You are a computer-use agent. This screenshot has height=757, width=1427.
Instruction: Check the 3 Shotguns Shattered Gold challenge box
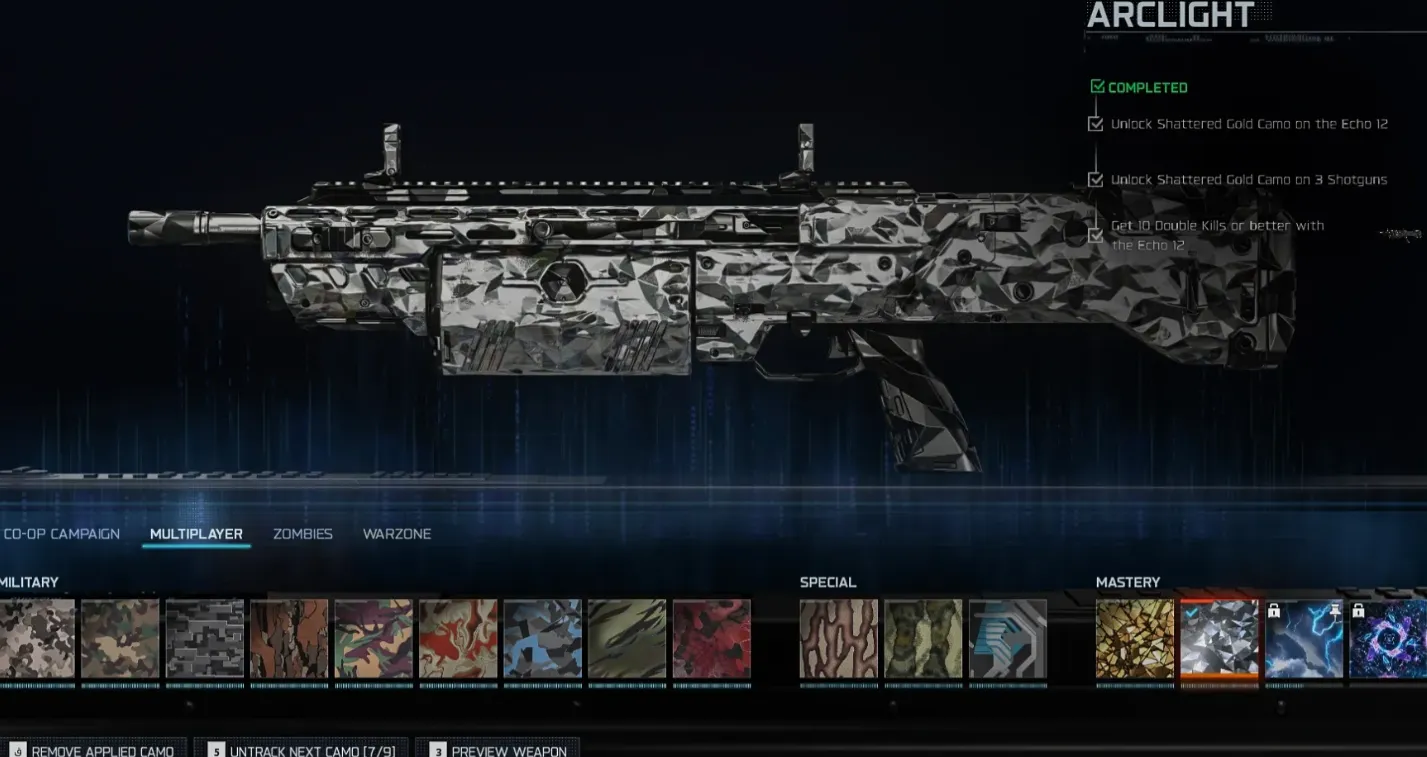click(1094, 180)
